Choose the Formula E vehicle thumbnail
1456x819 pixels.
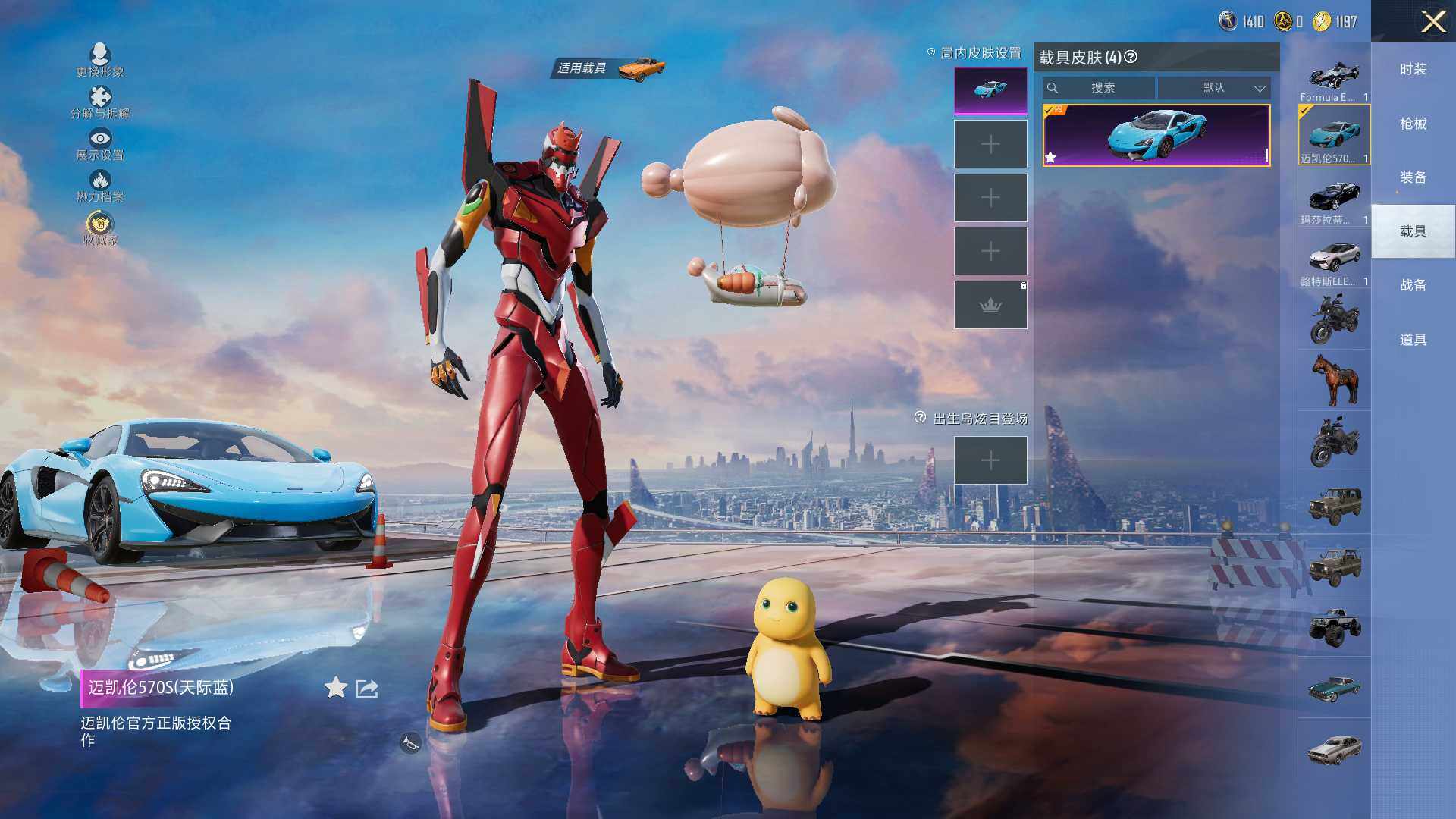(x=1334, y=77)
